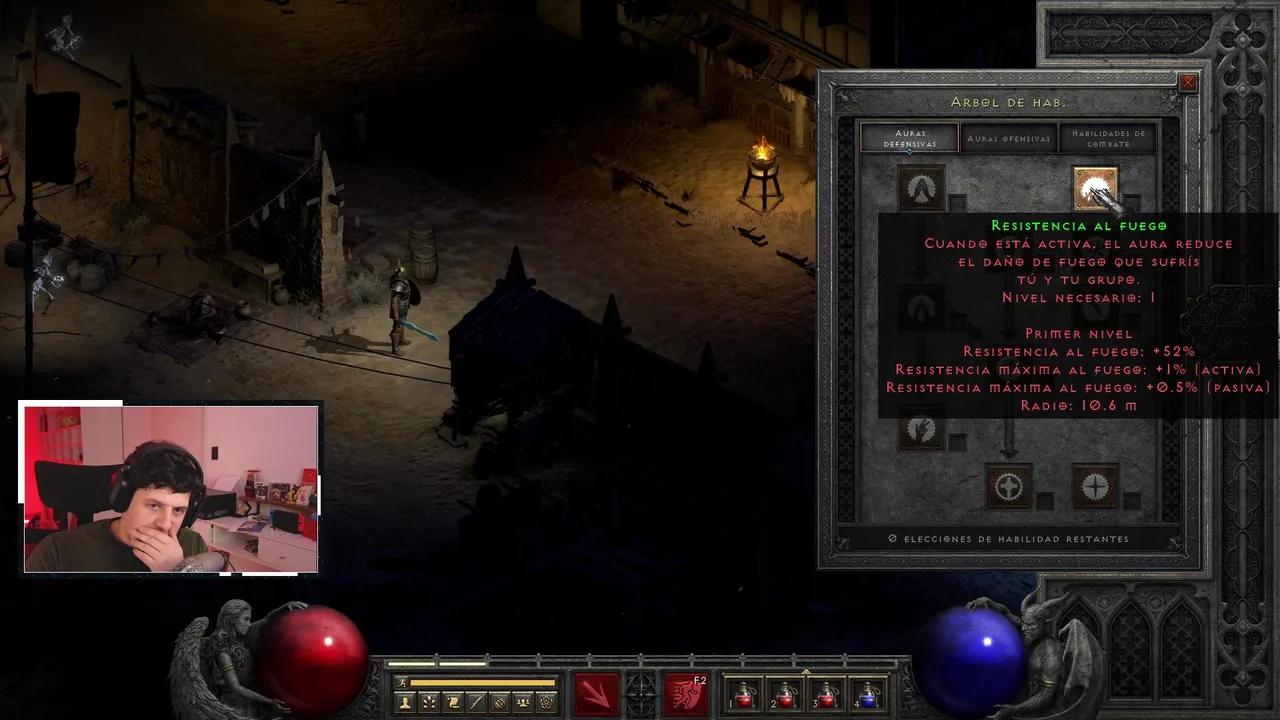This screenshot has height=720, width=1280.
Task: Open the party mini-panel button
Action: [523, 702]
